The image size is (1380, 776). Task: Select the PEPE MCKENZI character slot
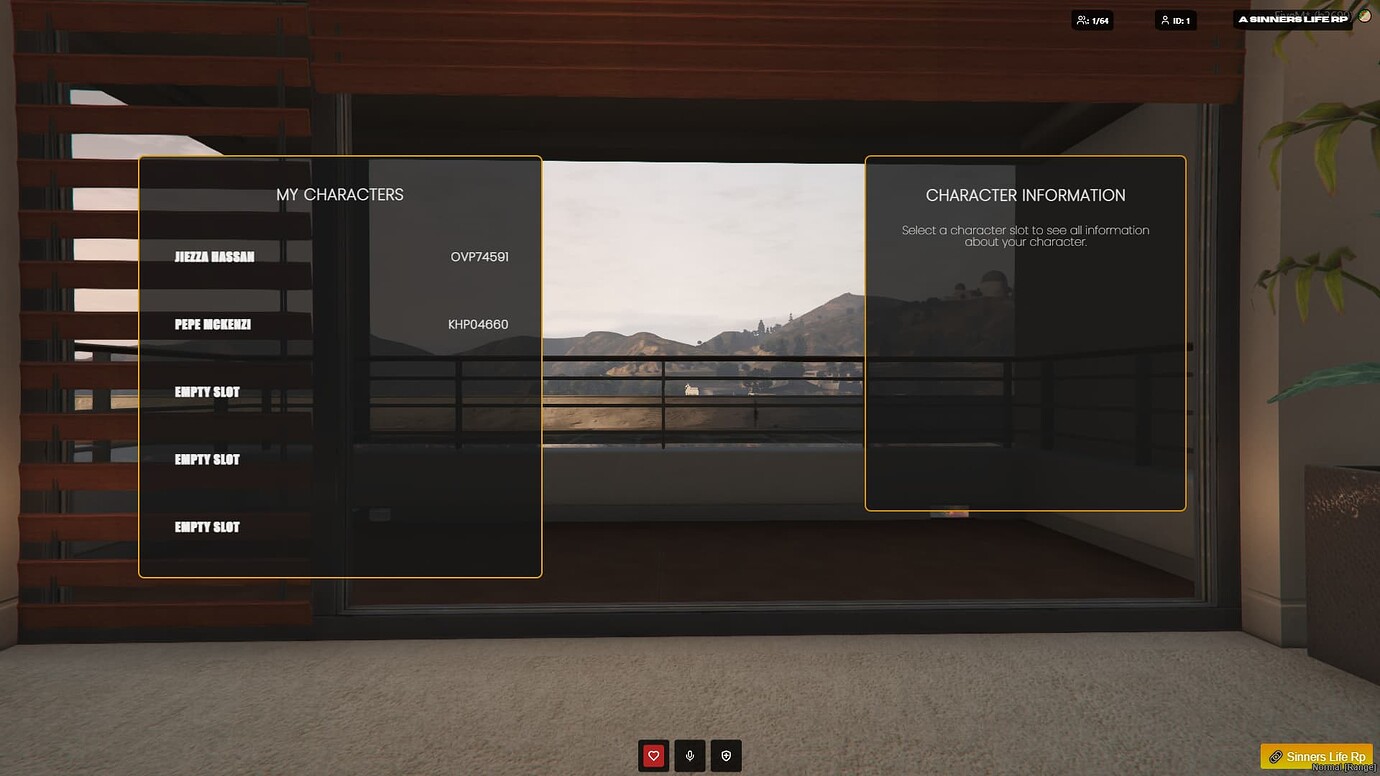pos(214,323)
